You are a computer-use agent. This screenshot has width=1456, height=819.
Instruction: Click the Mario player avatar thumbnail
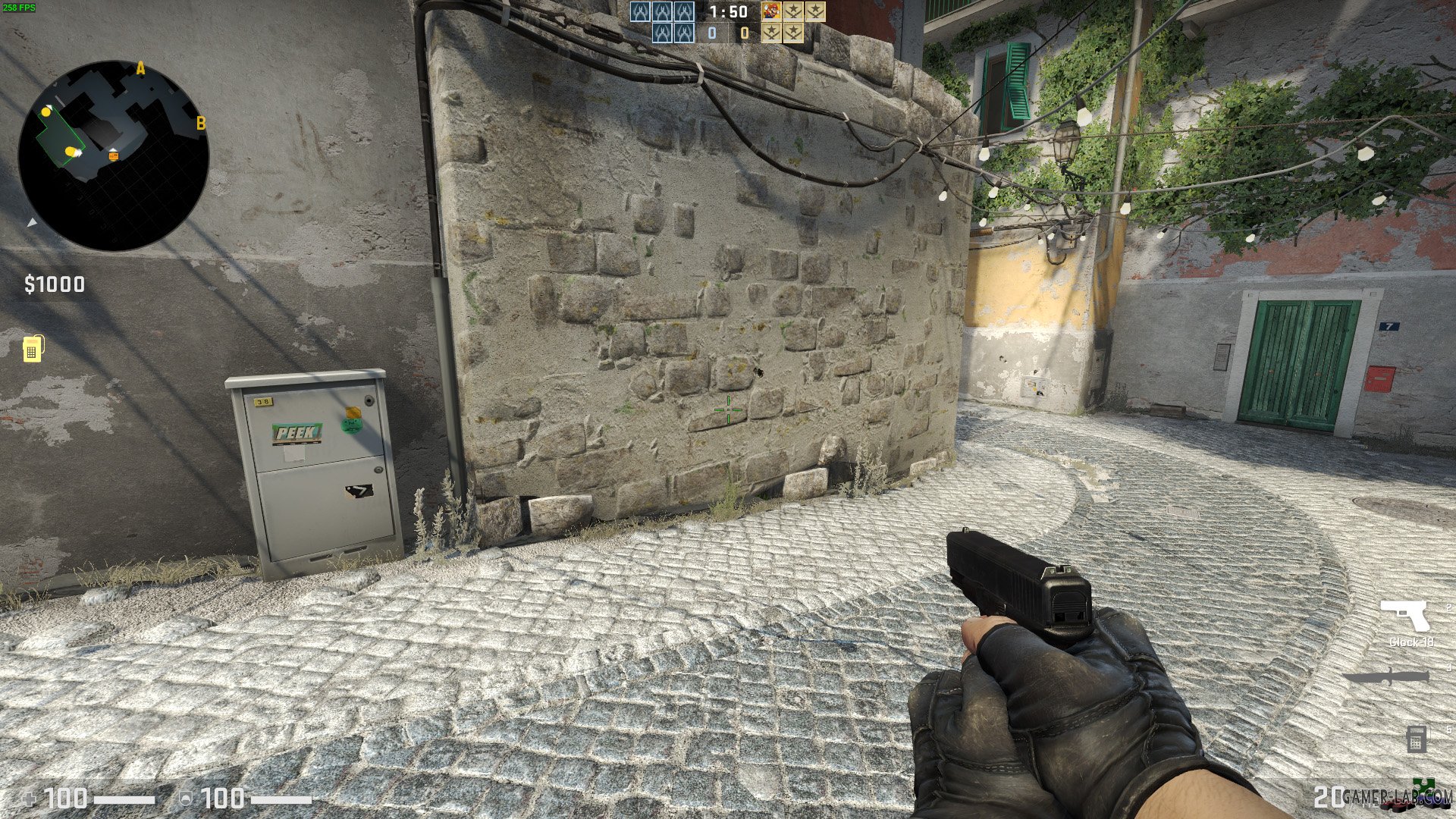[x=771, y=11]
